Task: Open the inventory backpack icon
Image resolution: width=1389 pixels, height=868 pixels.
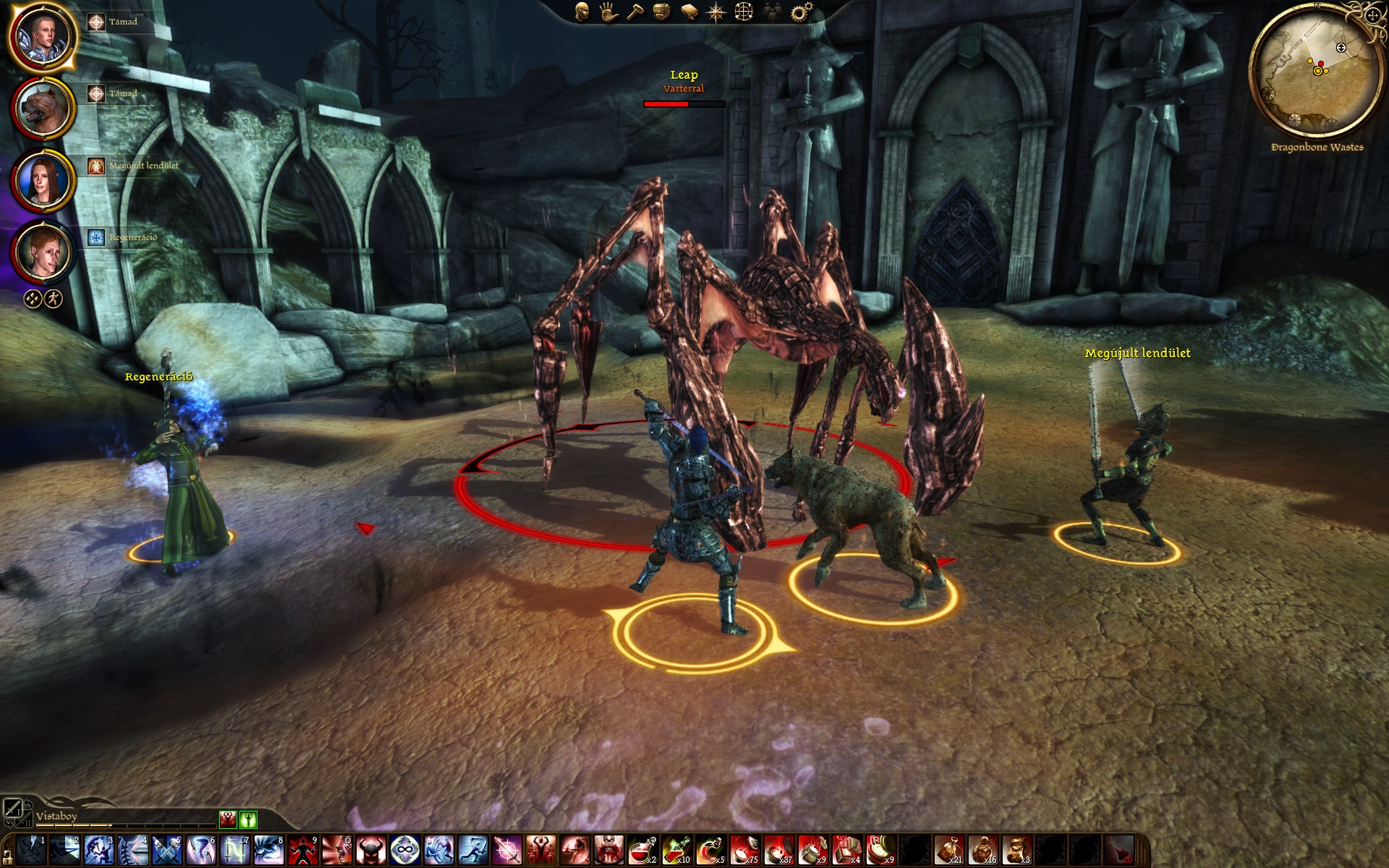Action: point(661,12)
